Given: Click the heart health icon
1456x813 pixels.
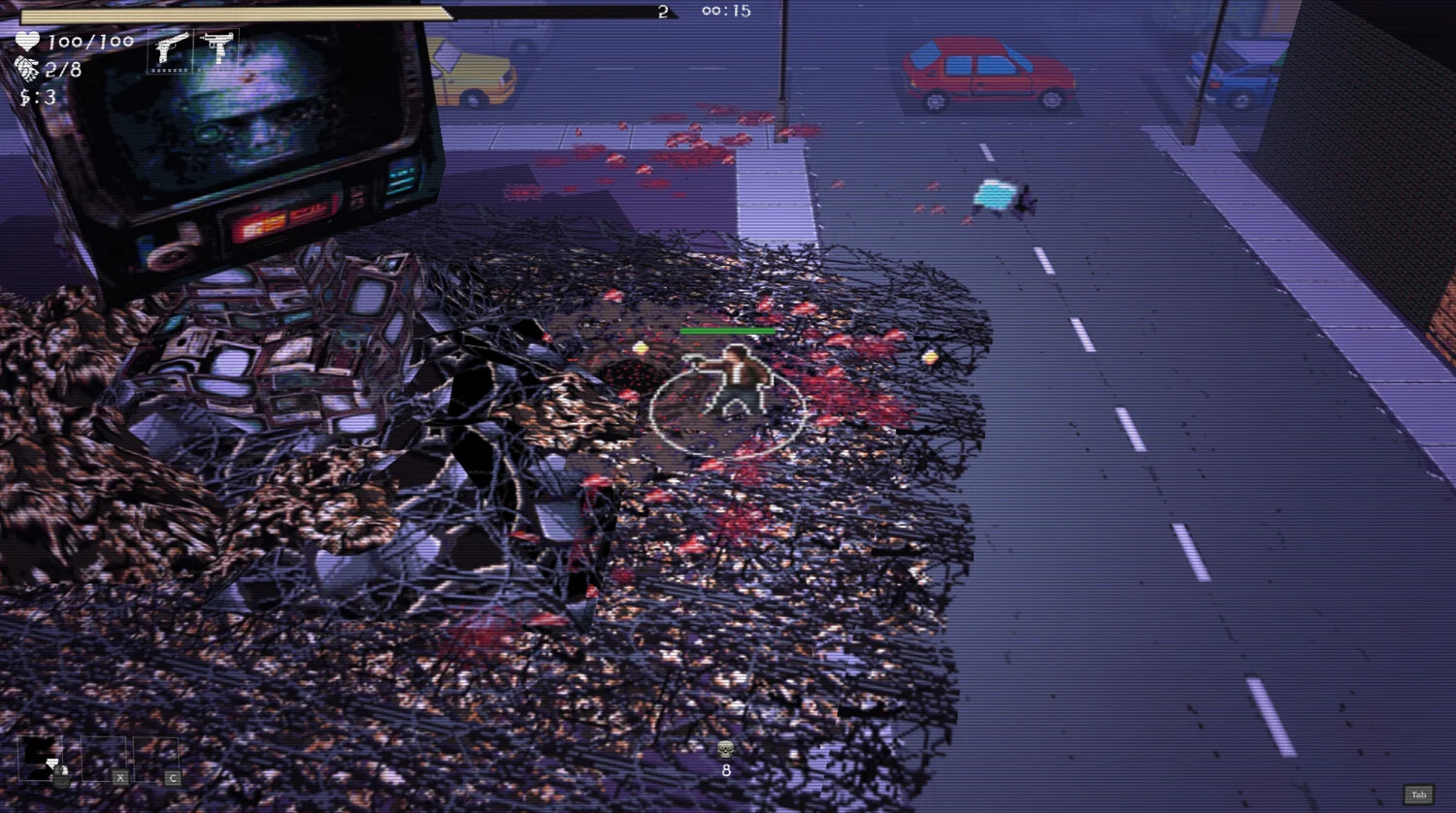Looking at the screenshot, I should pos(27,42).
